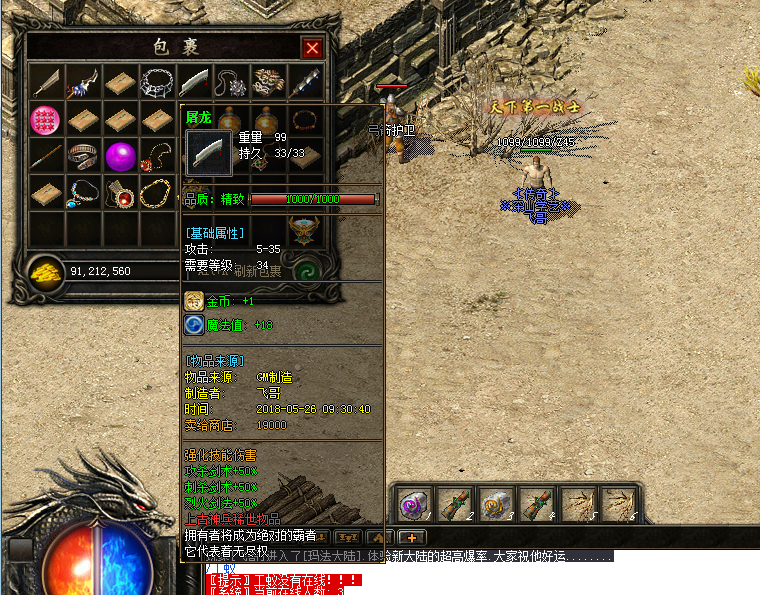The image size is (760, 595).
Task: Select the winged helmet emblem item
Action: (303, 229)
